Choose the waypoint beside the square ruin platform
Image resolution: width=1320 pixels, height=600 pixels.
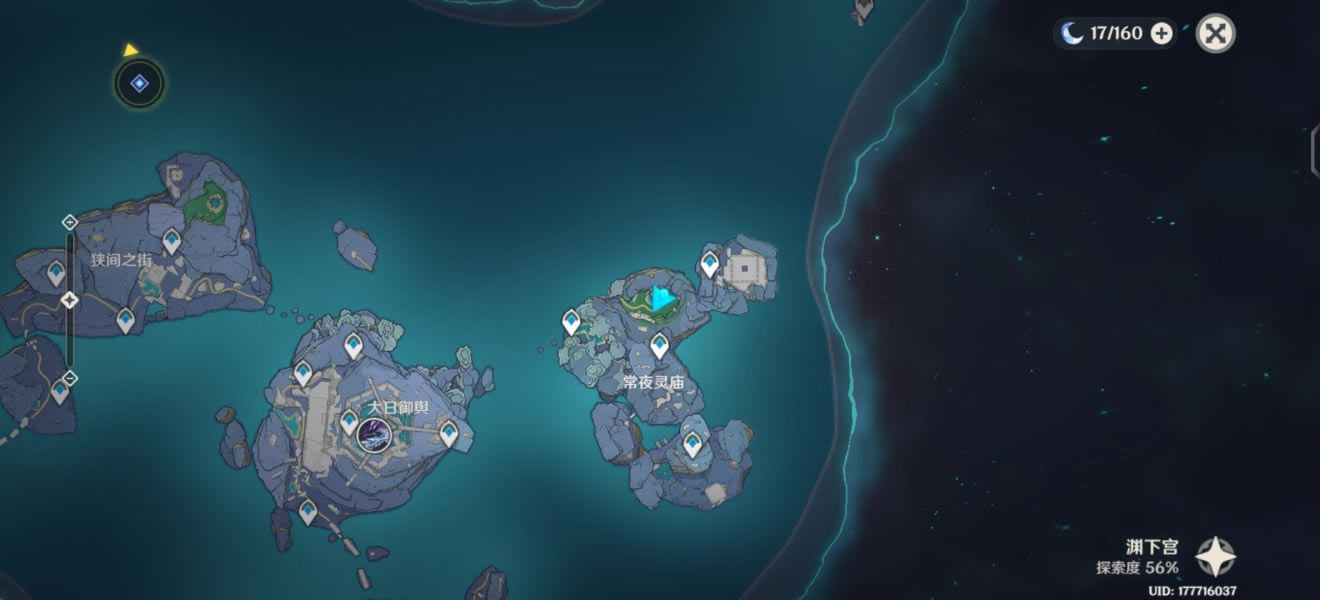[x=709, y=264]
